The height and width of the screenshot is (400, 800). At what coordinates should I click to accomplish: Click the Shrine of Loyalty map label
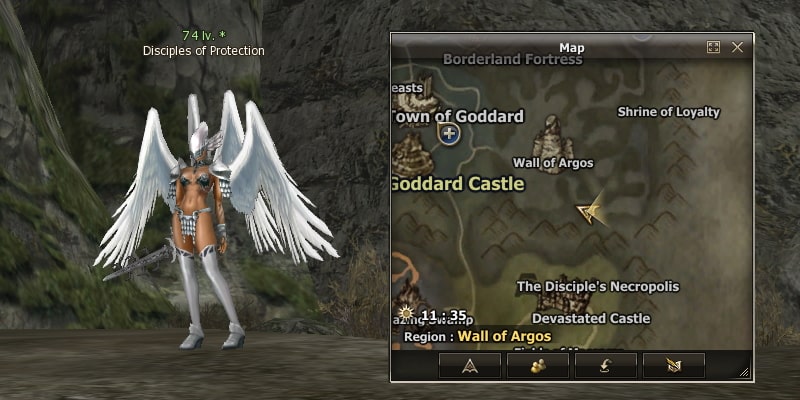[x=668, y=112]
